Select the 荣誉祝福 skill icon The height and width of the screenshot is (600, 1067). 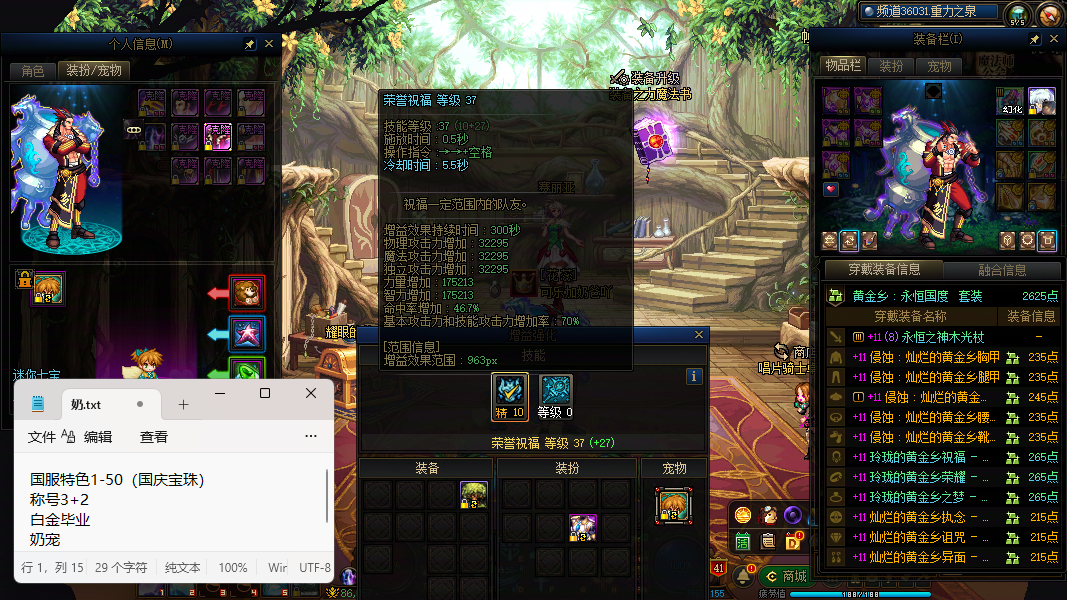pos(510,392)
